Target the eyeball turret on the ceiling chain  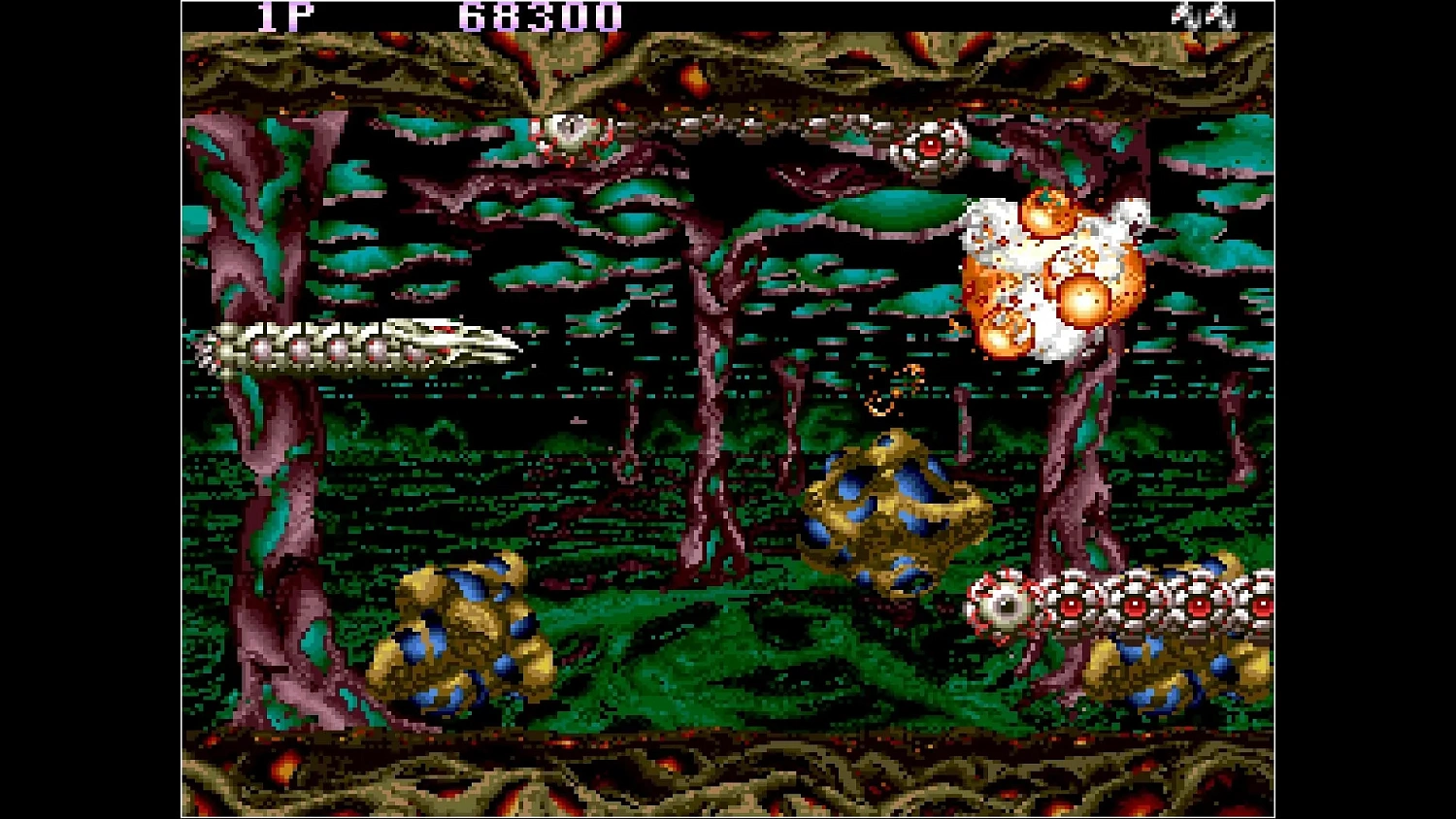click(x=930, y=146)
